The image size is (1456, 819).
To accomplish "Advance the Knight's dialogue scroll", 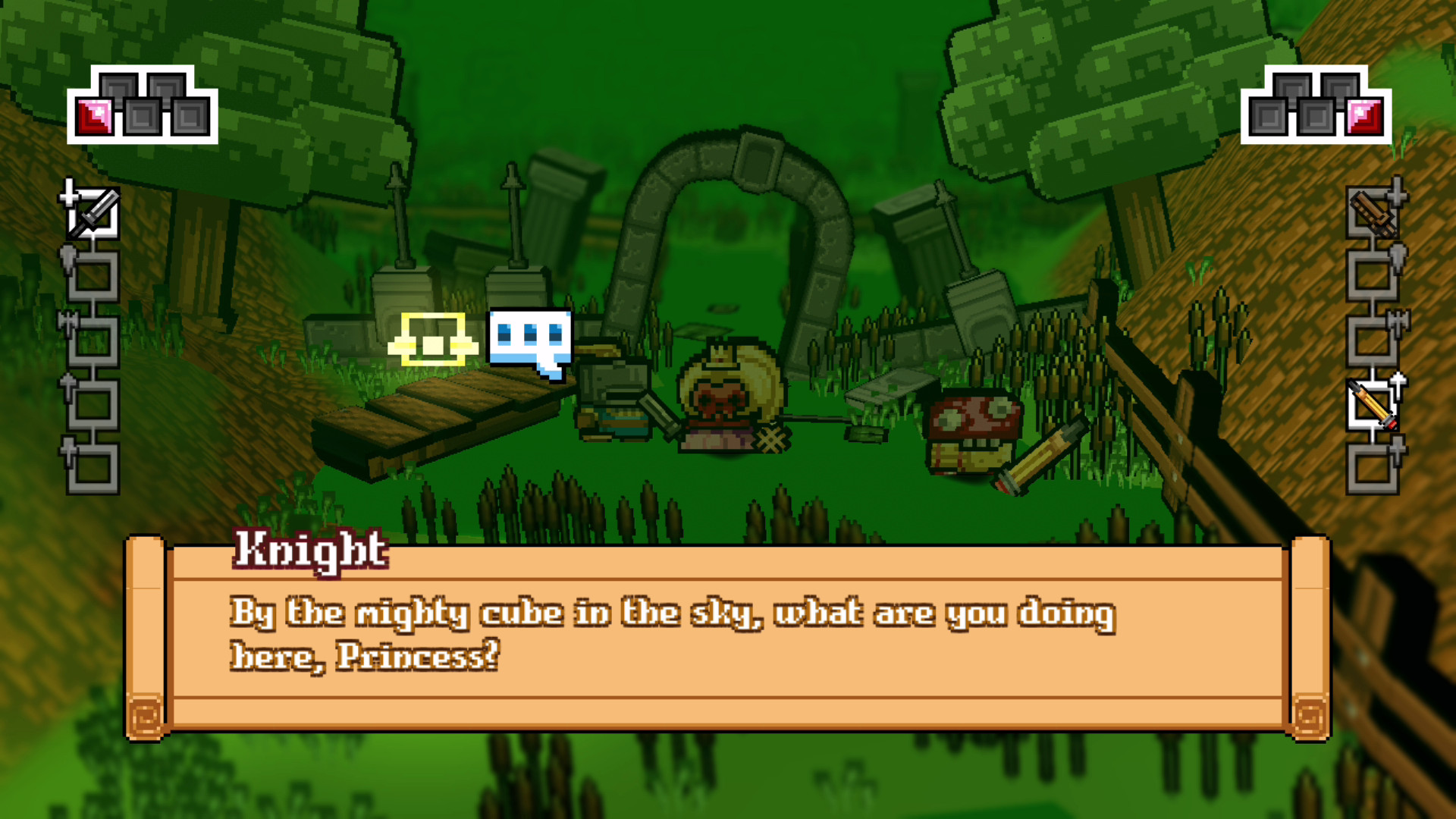I will pos(726,637).
